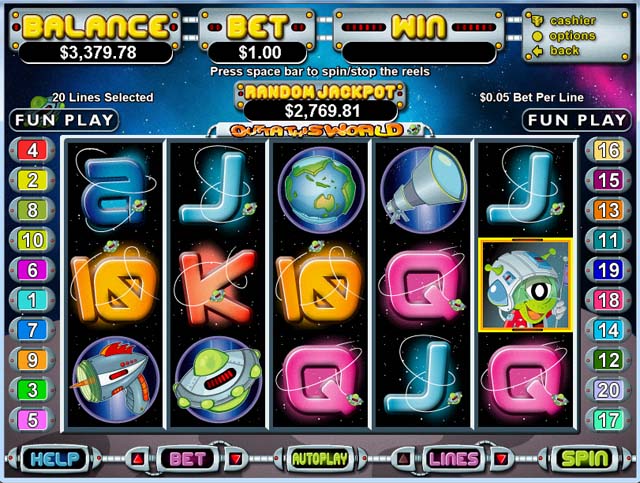640x483 pixels.
Task: Show payline 12 on reels
Action: coord(608,360)
